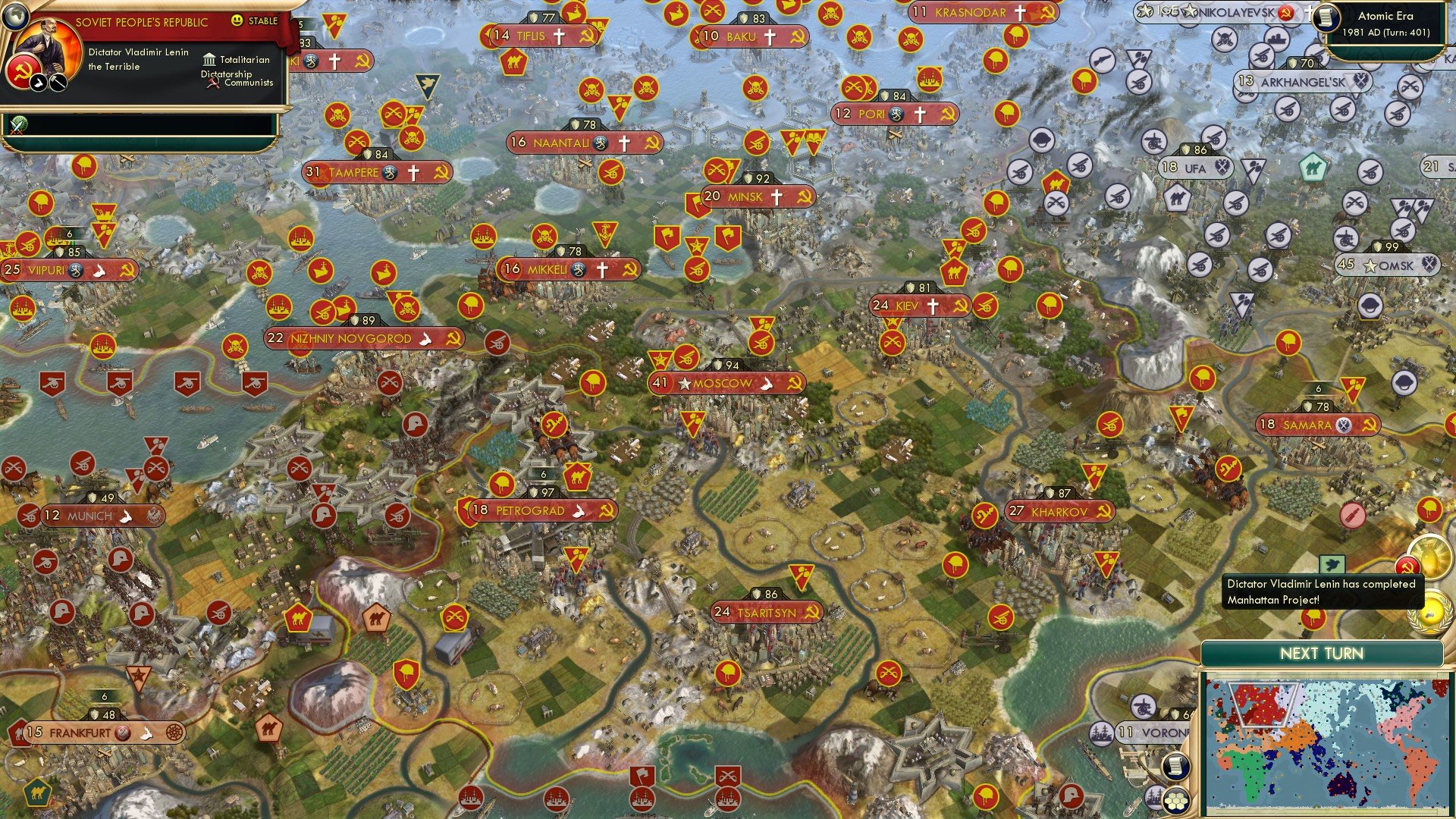Image resolution: width=1456 pixels, height=819 pixels.
Task: Click the red hammer-and-sickle notification on right edge
Action: pyautogui.click(x=1406, y=566)
